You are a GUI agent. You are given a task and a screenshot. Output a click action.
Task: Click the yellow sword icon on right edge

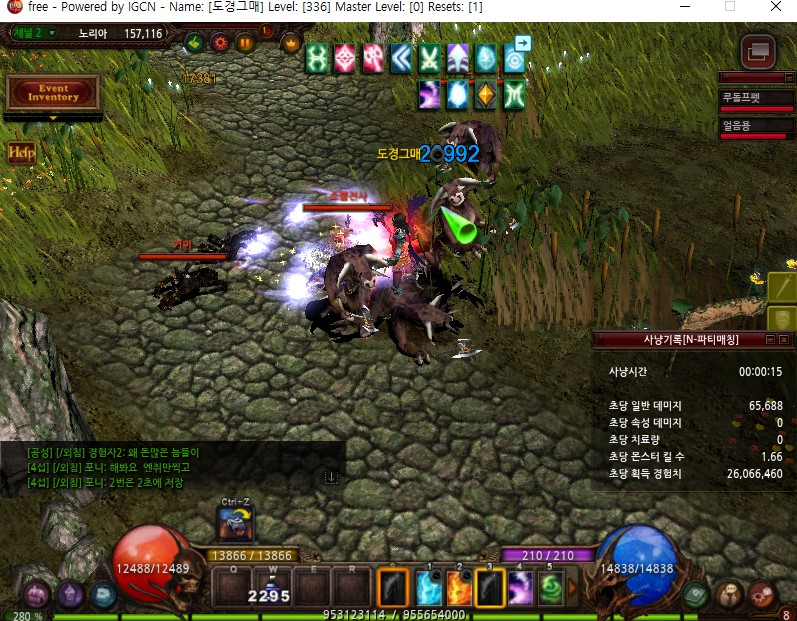[x=783, y=287]
